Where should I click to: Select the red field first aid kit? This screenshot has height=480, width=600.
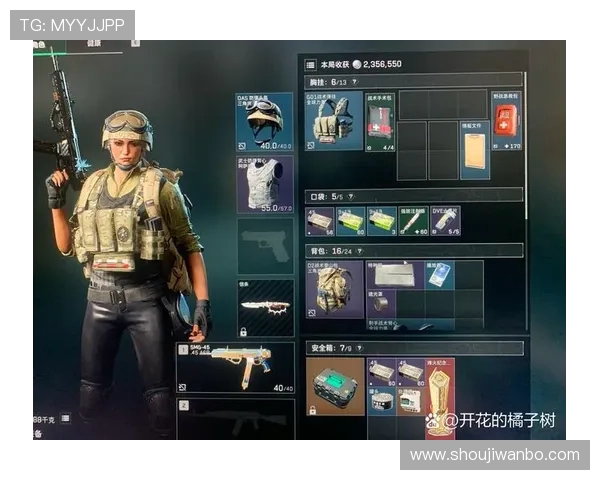[x=506, y=121]
